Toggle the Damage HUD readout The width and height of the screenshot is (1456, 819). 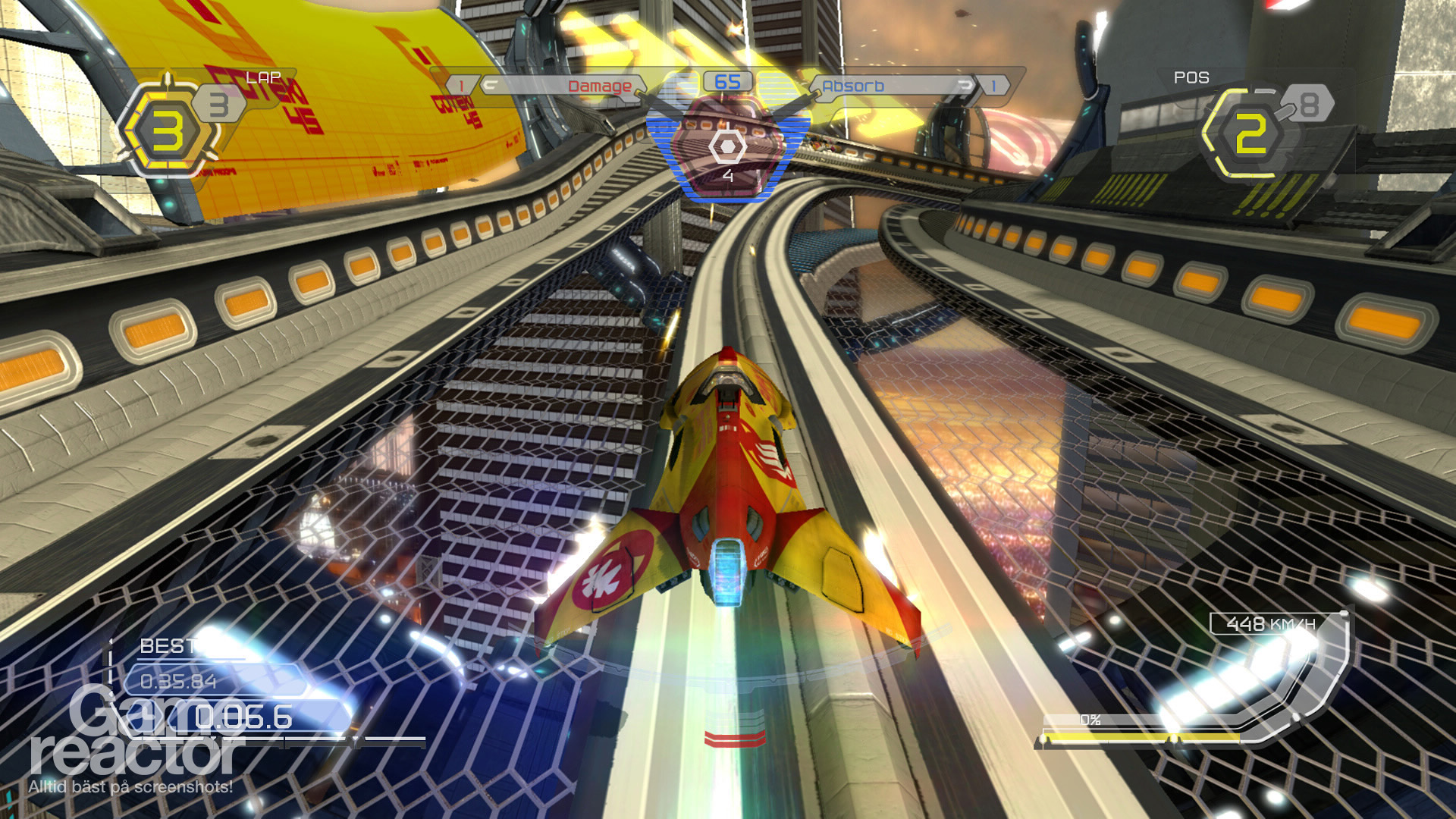[599, 85]
